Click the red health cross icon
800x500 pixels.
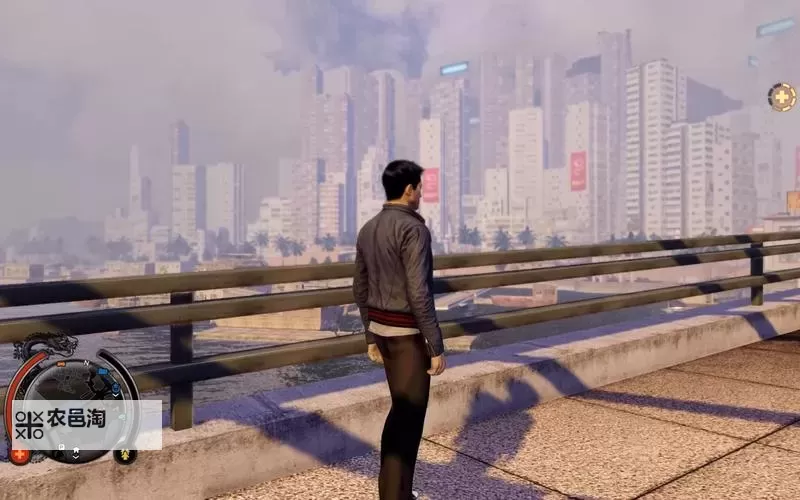[x=17, y=455]
